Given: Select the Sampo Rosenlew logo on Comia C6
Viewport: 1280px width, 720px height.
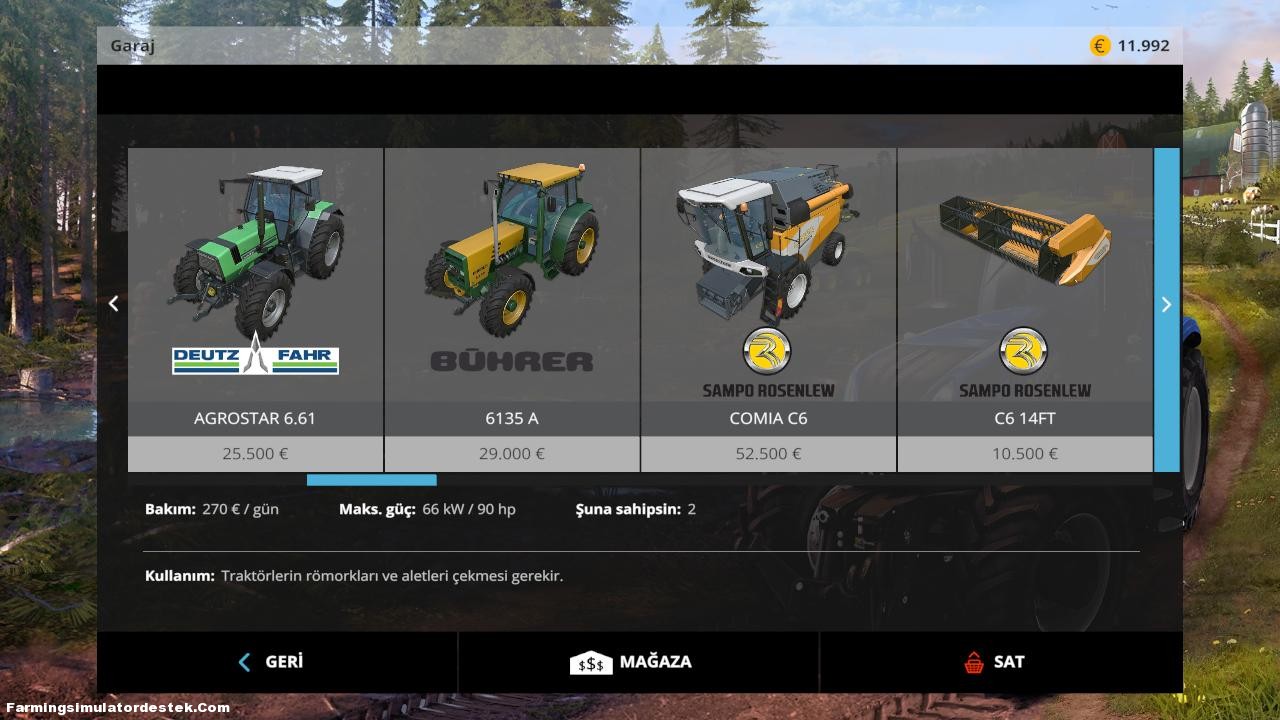Looking at the screenshot, I should (767, 351).
